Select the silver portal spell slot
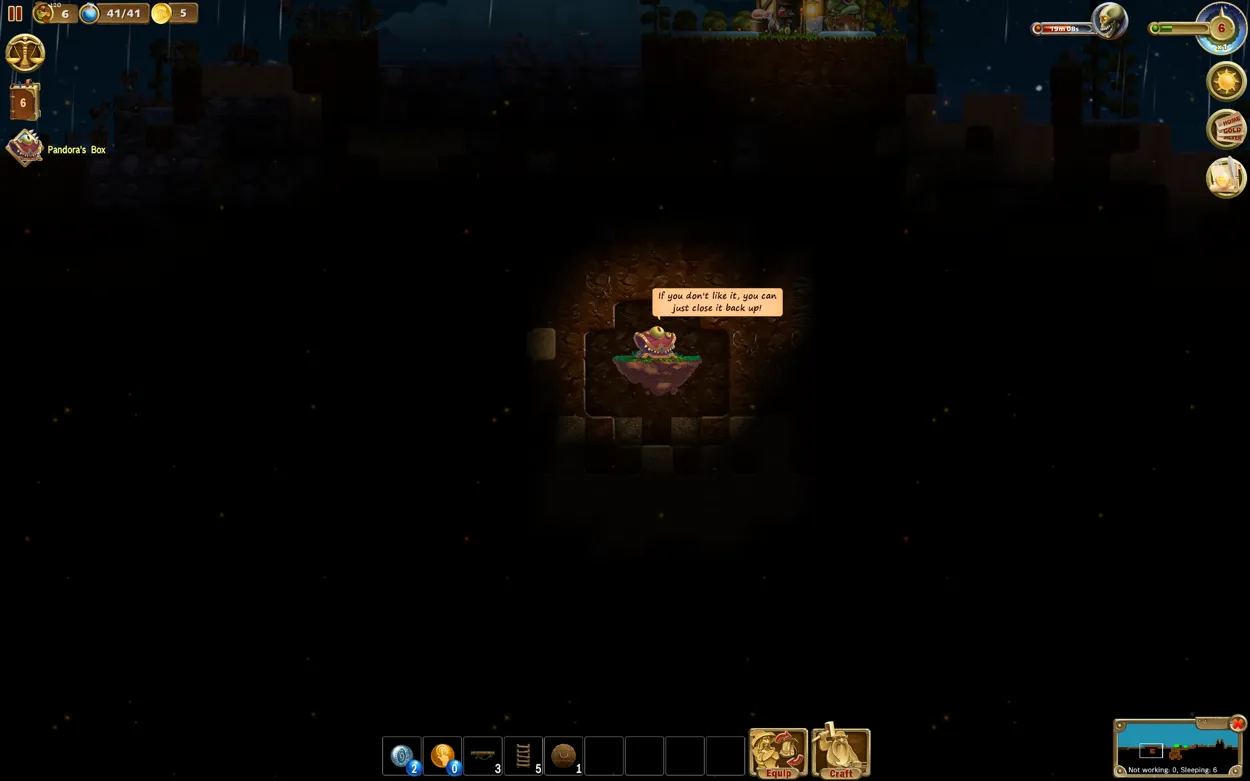Viewport: 1250px width, 781px height. click(x=402, y=756)
